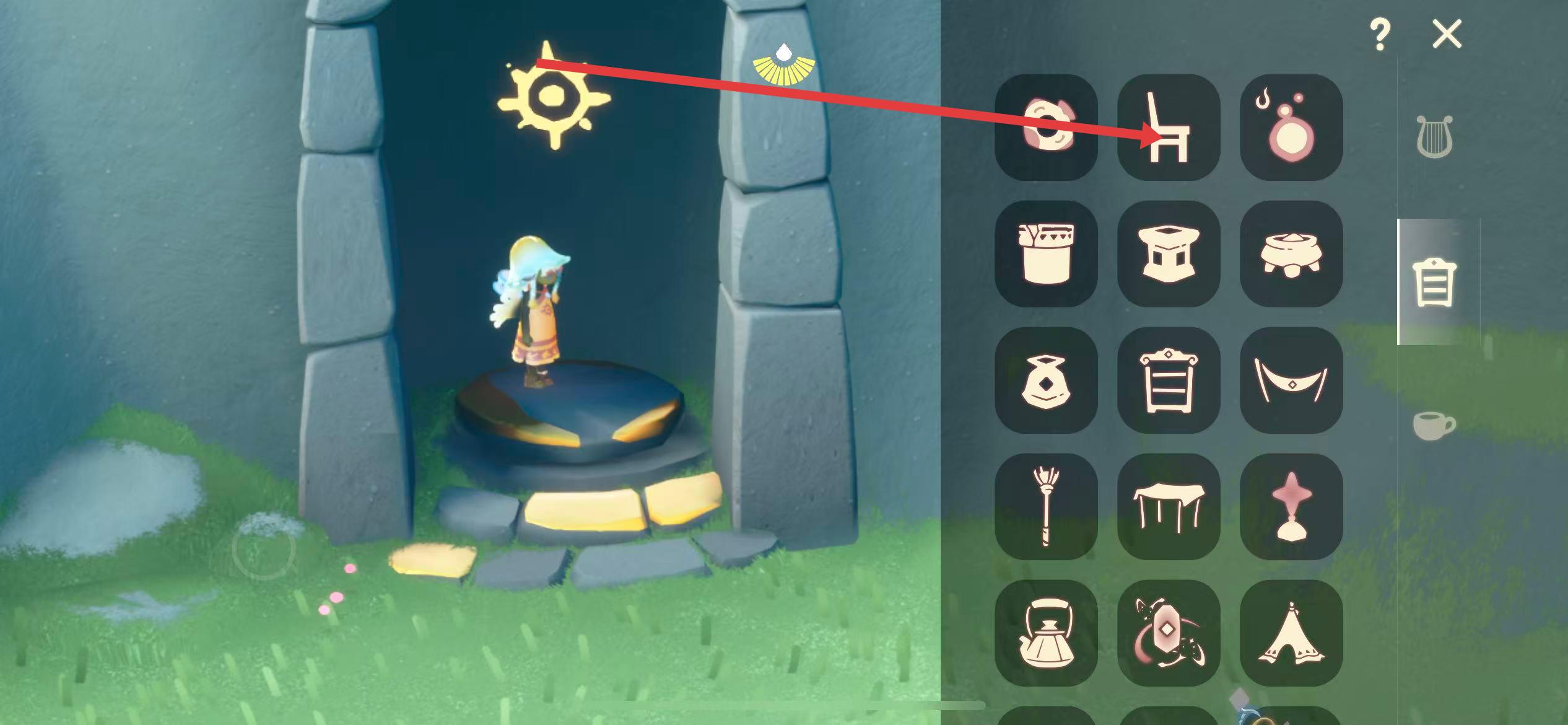The image size is (1568, 725).
Task: Choose the square stone pedestal prop
Action: point(1169,253)
